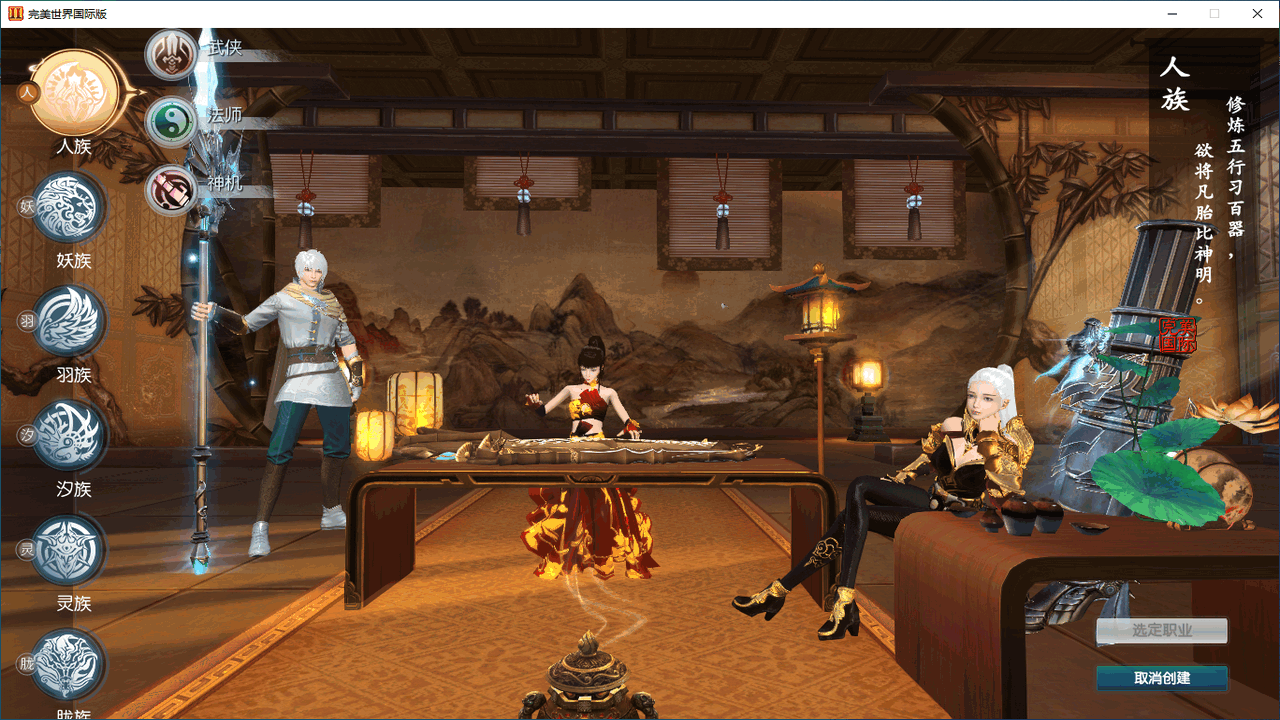Select the 人族 (Human) race emblem
Image resolution: width=1280 pixels, height=720 pixels.
[75, 93]
